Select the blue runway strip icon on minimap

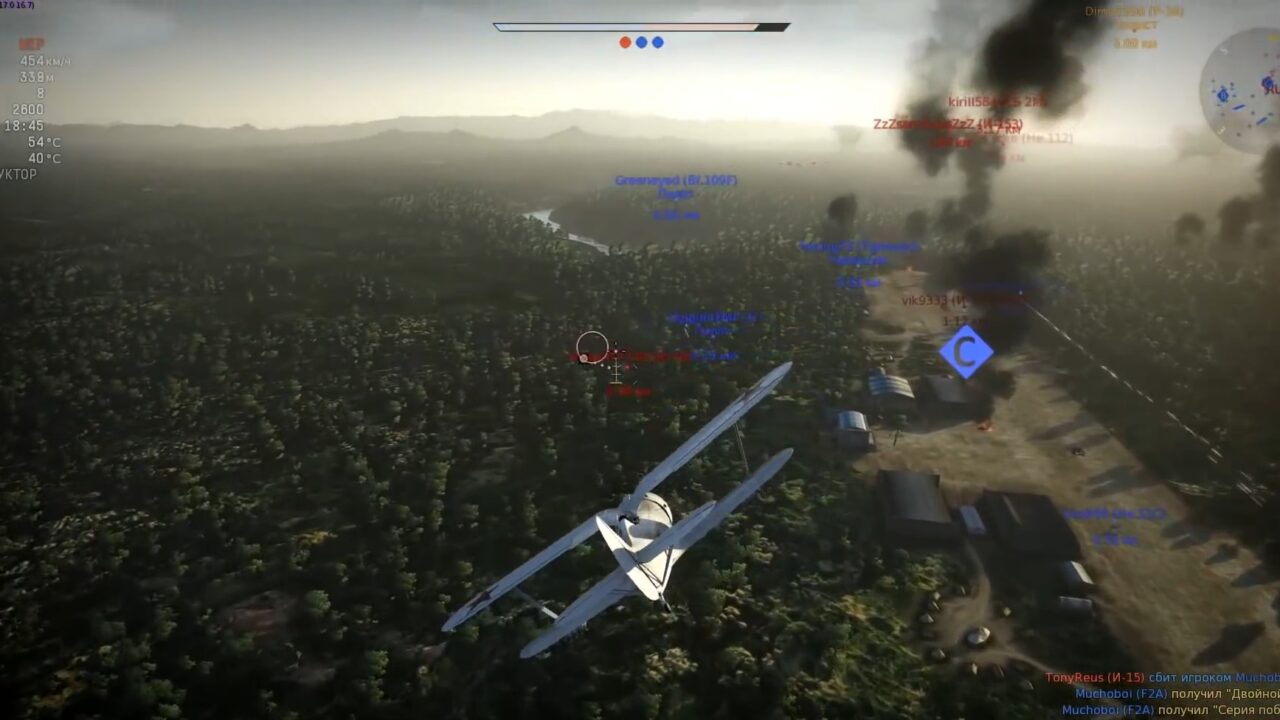coord(1239,106)
